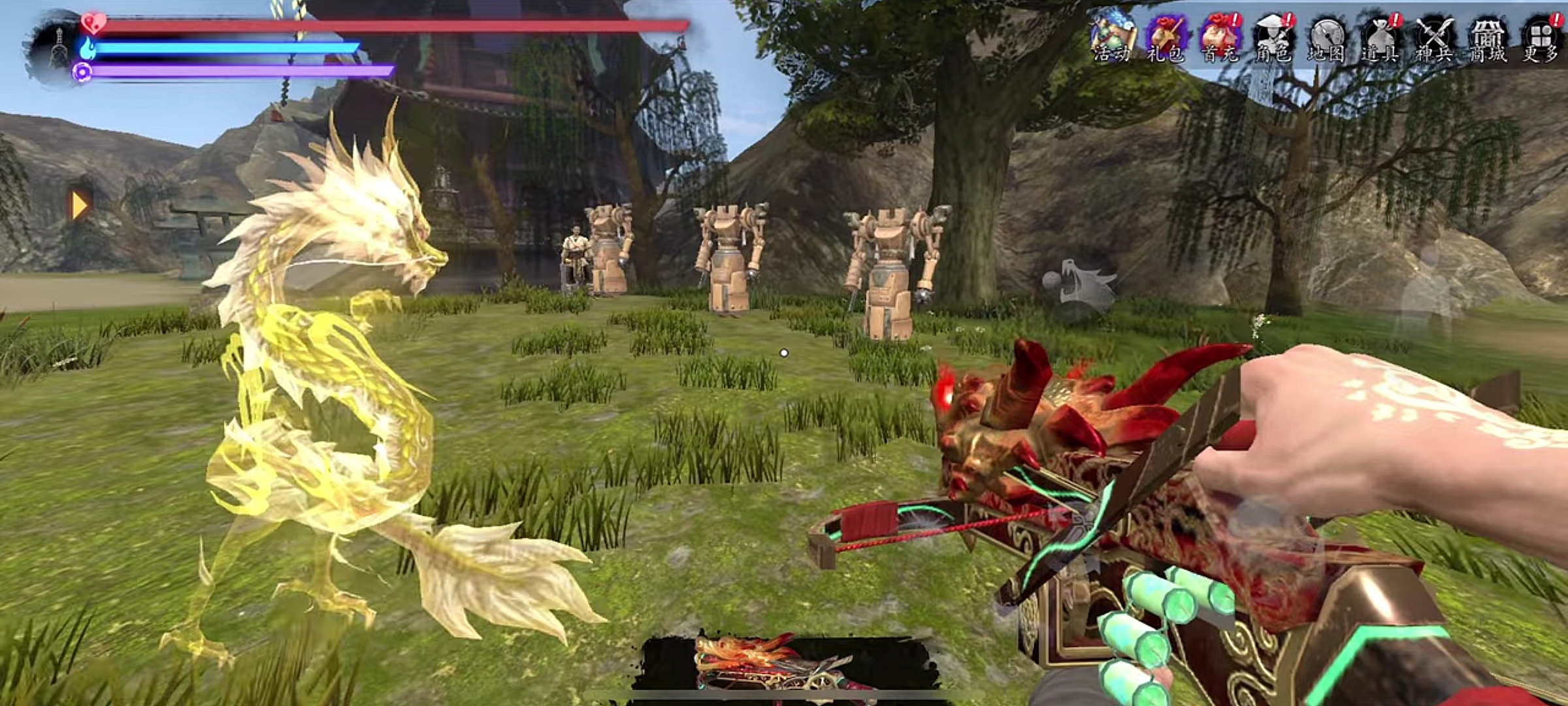The height and width of the screenshot is (706, 1568).
Task: Open the 礼包 gift pack menu
Action: click(1166, 39)
